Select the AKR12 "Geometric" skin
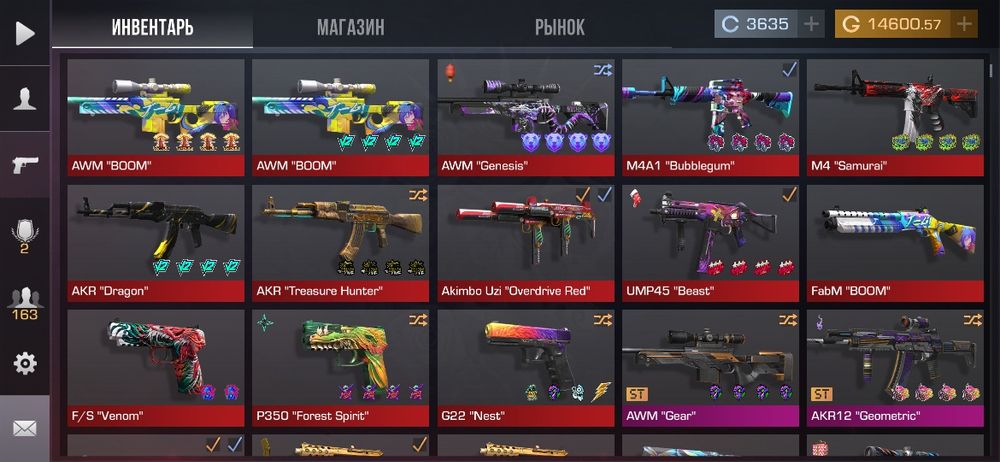This screenshot has height=462, width=1000. 895,366
